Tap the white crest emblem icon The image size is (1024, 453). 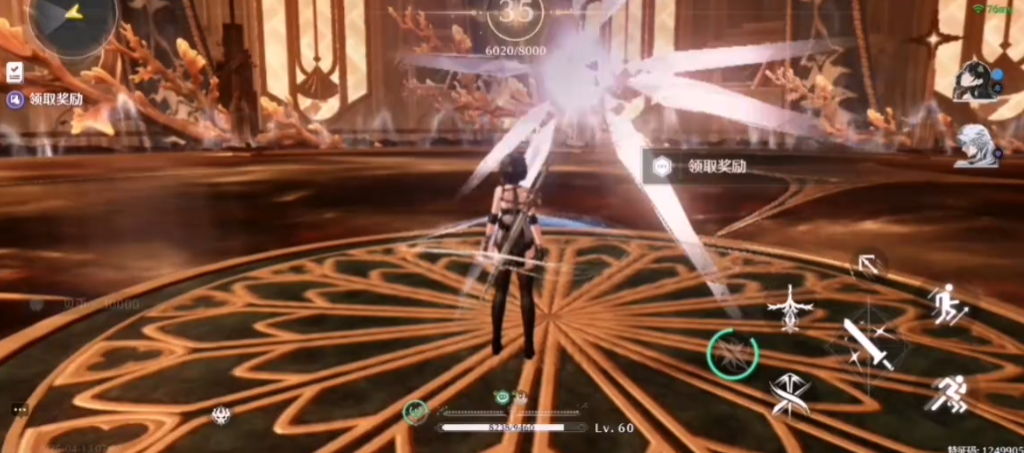221,415
